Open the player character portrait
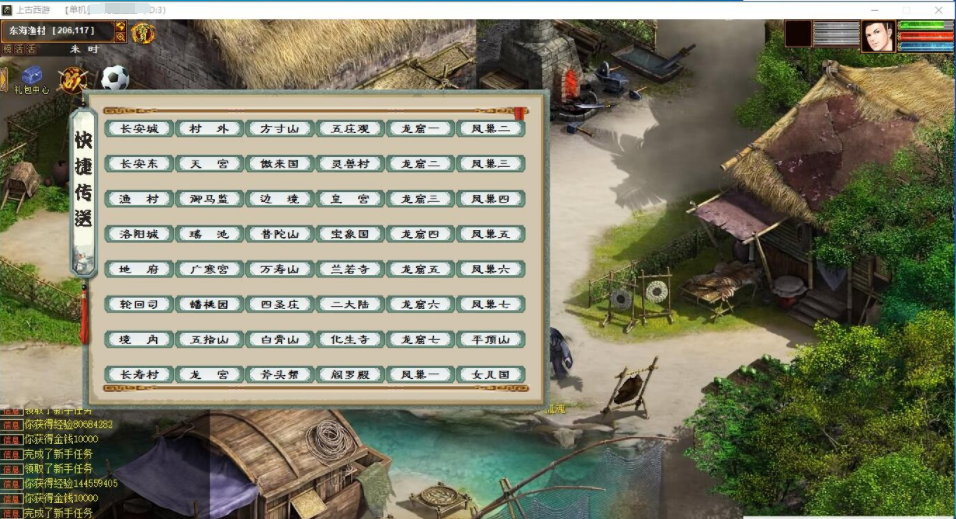956x519 pixels. point(877,36)
